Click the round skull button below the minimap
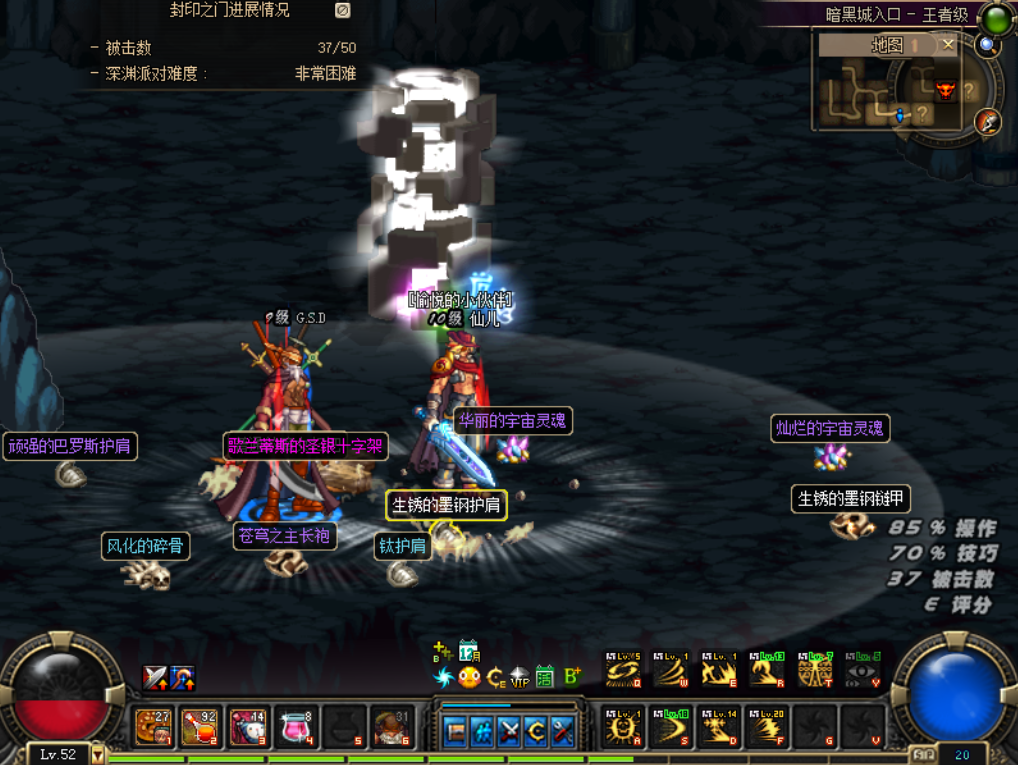 coord(989,121)
